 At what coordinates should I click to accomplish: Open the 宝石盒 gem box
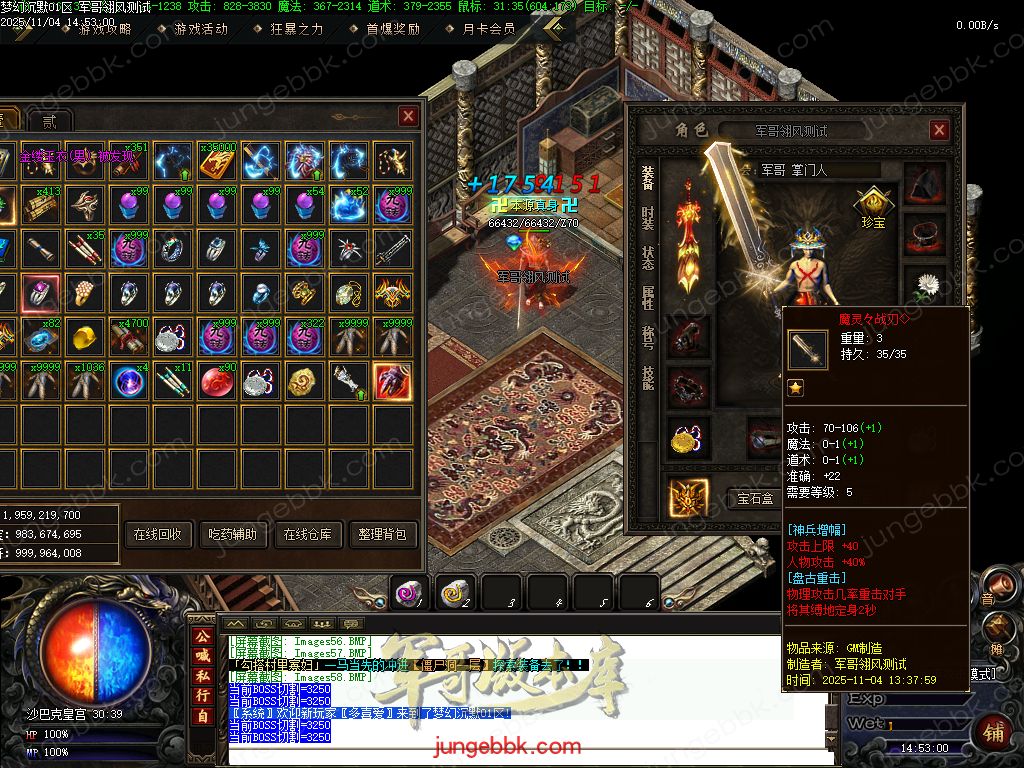(755, 498)
